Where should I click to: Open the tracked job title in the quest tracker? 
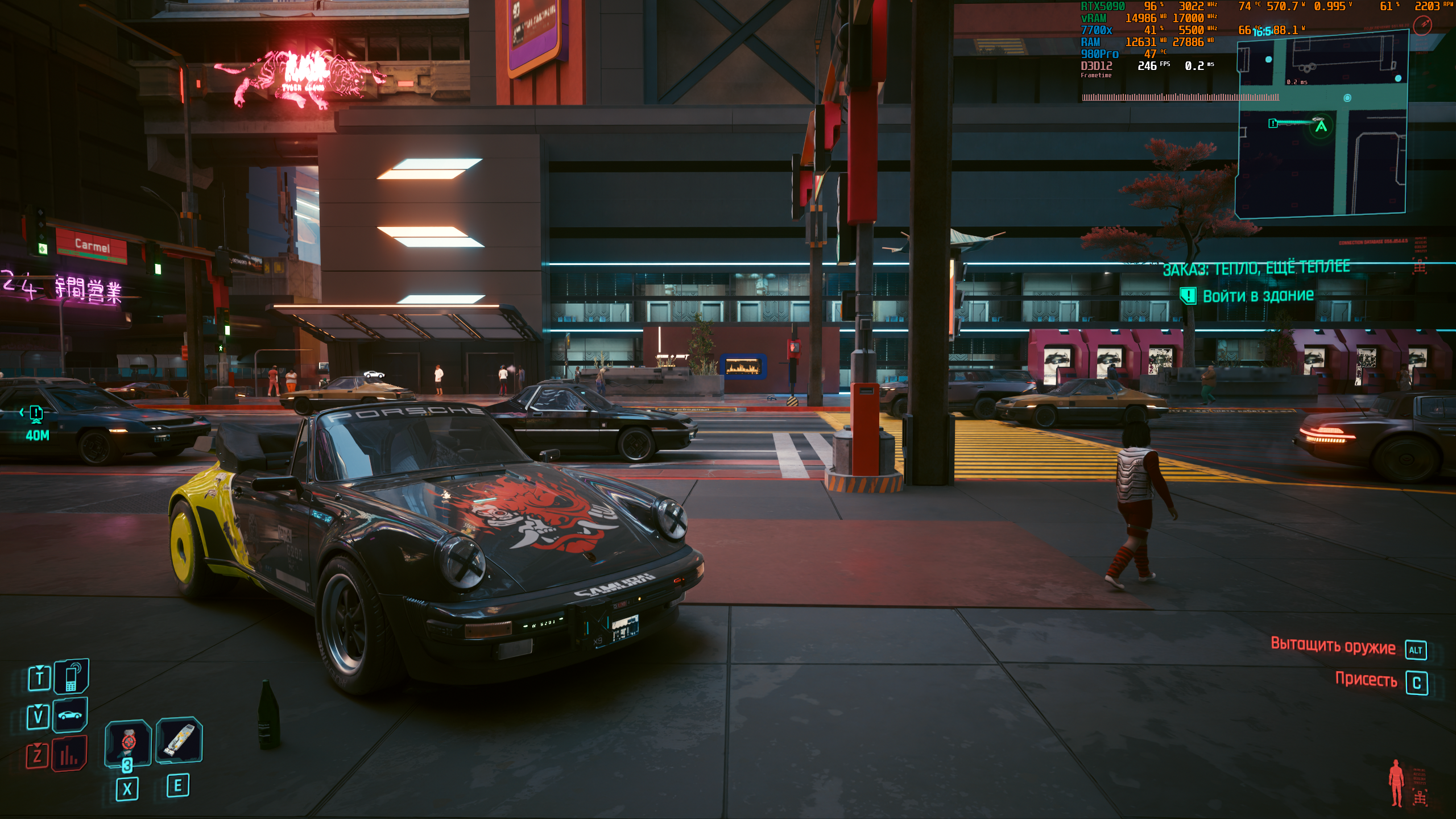(1256, 267)
